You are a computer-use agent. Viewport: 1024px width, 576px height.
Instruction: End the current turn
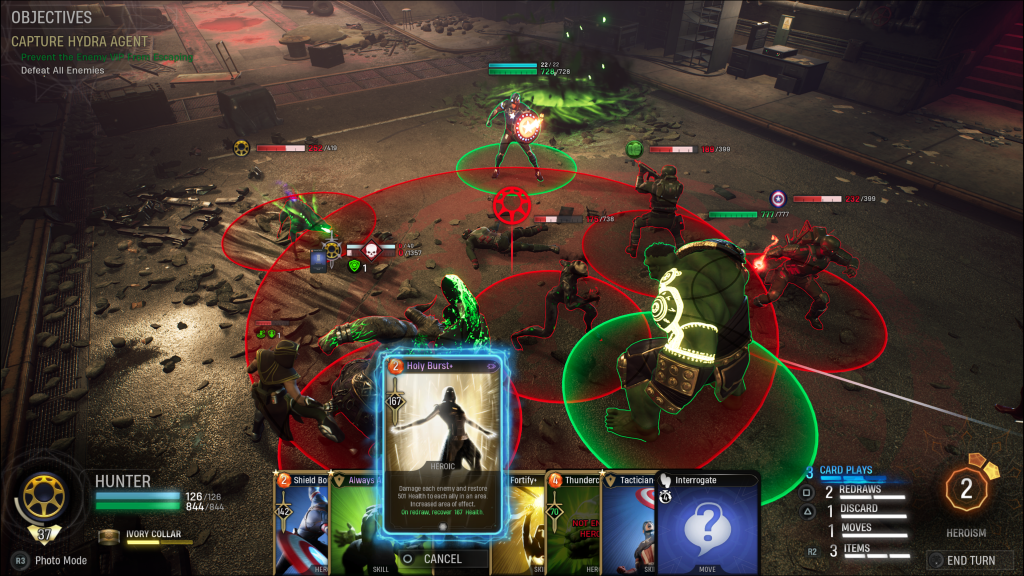(x=961, y=560)
